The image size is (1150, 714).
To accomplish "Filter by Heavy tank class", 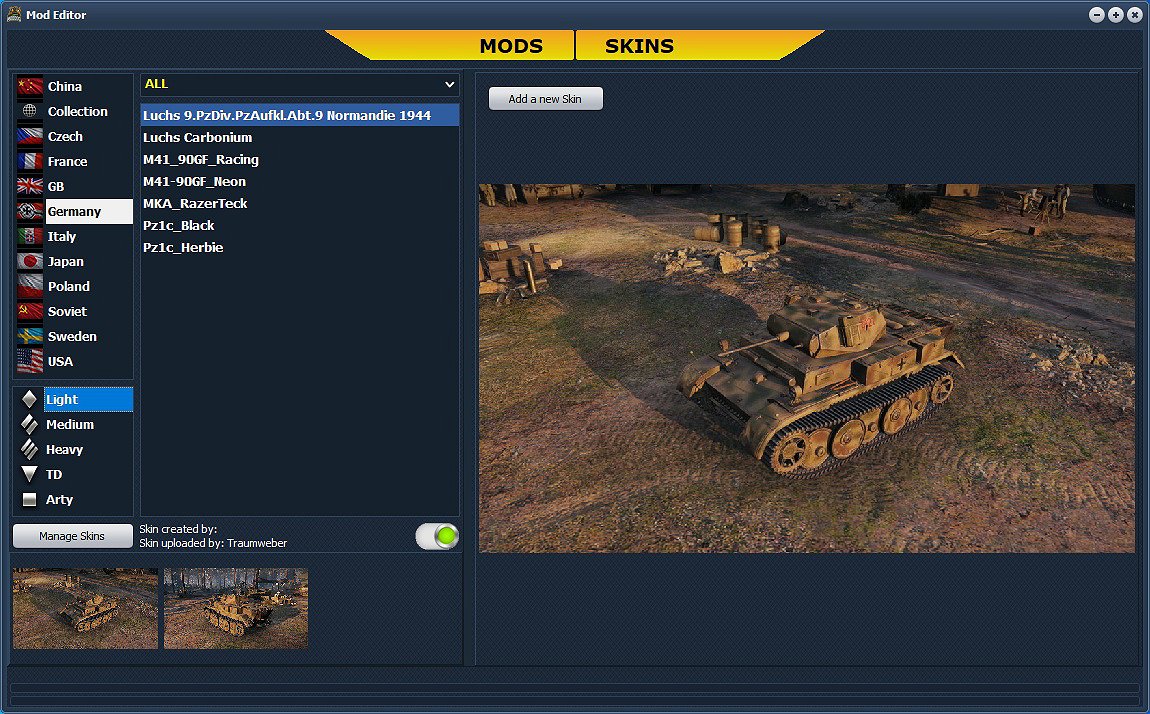I will click(64, 450).
